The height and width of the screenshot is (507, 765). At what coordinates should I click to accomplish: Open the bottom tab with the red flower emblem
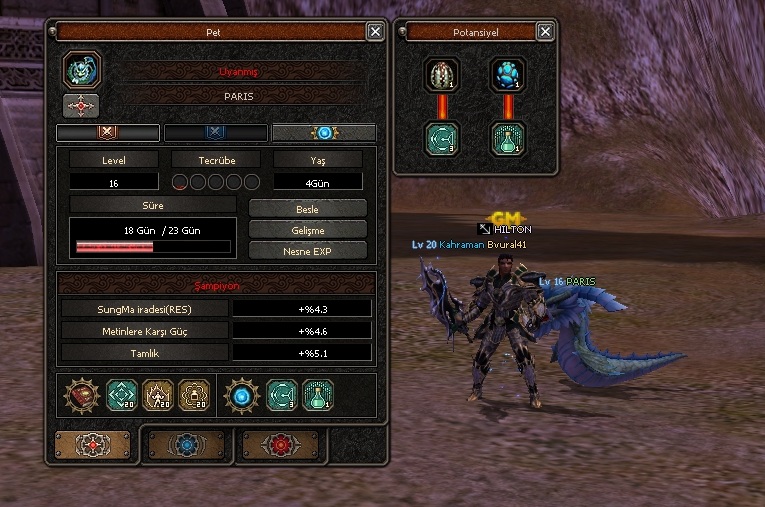point(281,445)
